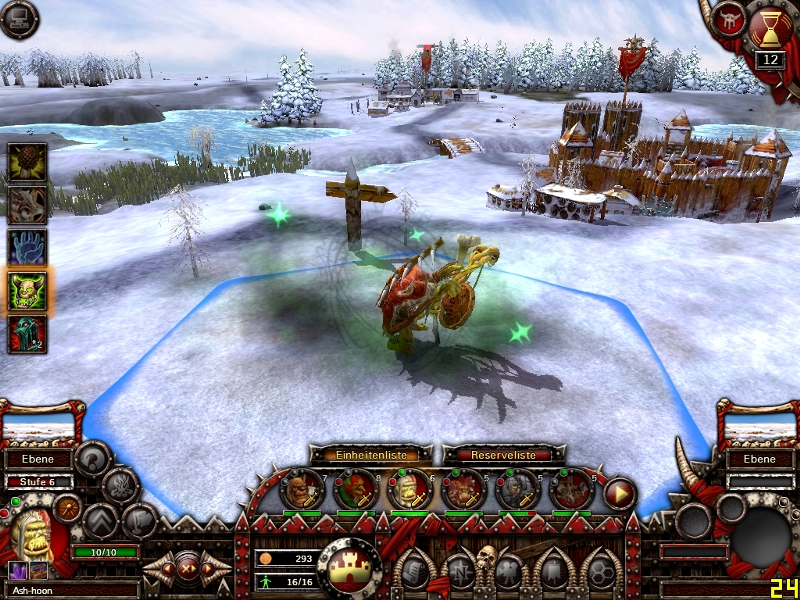The height and width of the screenshot is (600, 800).
Task: Open the computer menu button
Action: point(19,19)
